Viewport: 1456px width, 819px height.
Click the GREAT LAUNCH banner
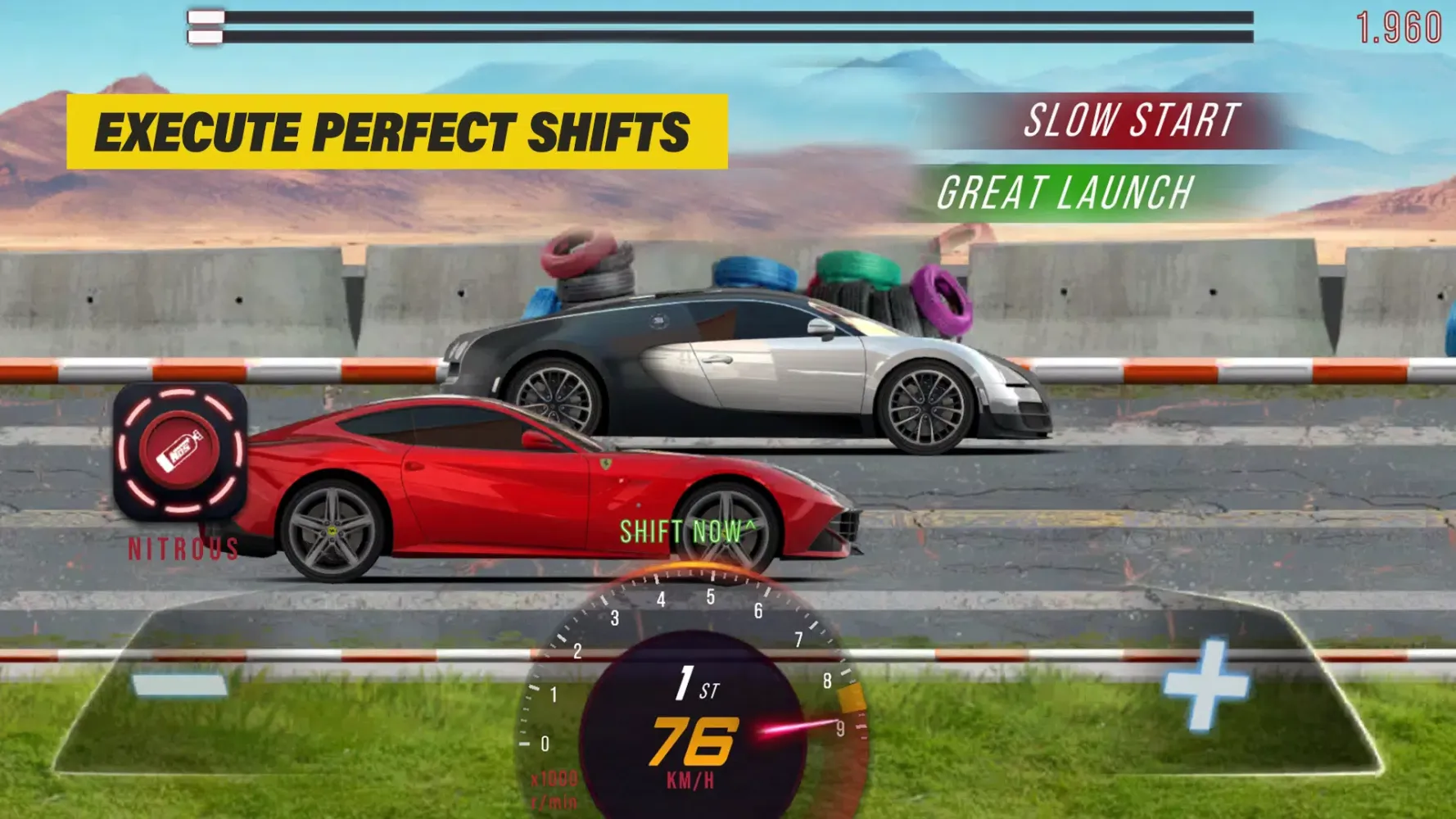[1065, 193]
